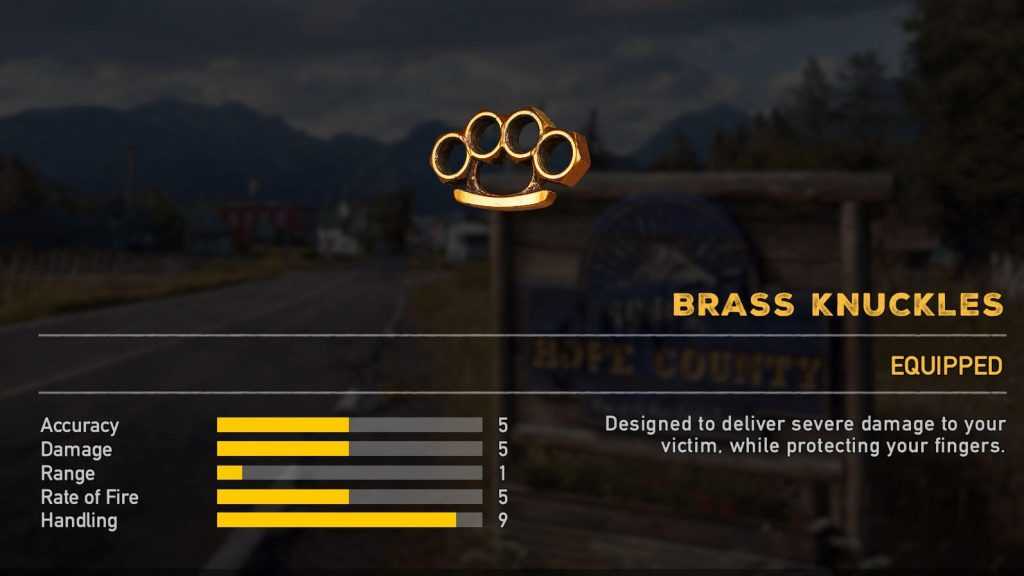Click the Equipped status label
Screen dimensions: 1024x576
(946, 366)
